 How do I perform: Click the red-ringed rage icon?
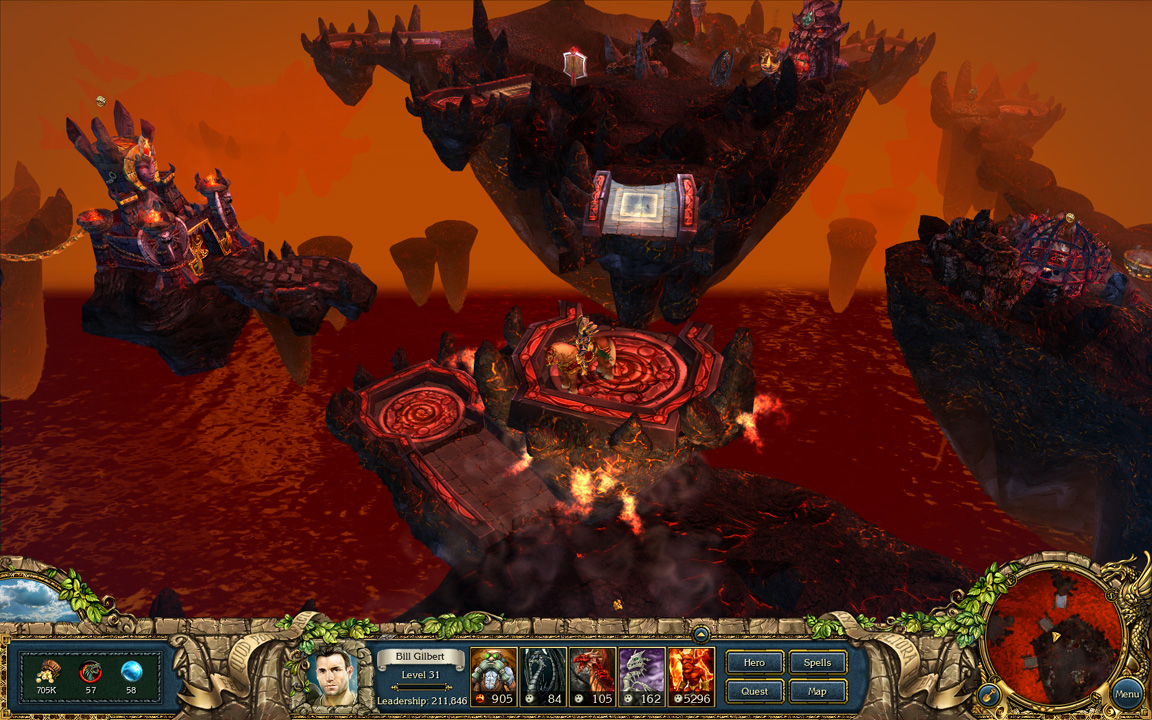tap(90, 672)
